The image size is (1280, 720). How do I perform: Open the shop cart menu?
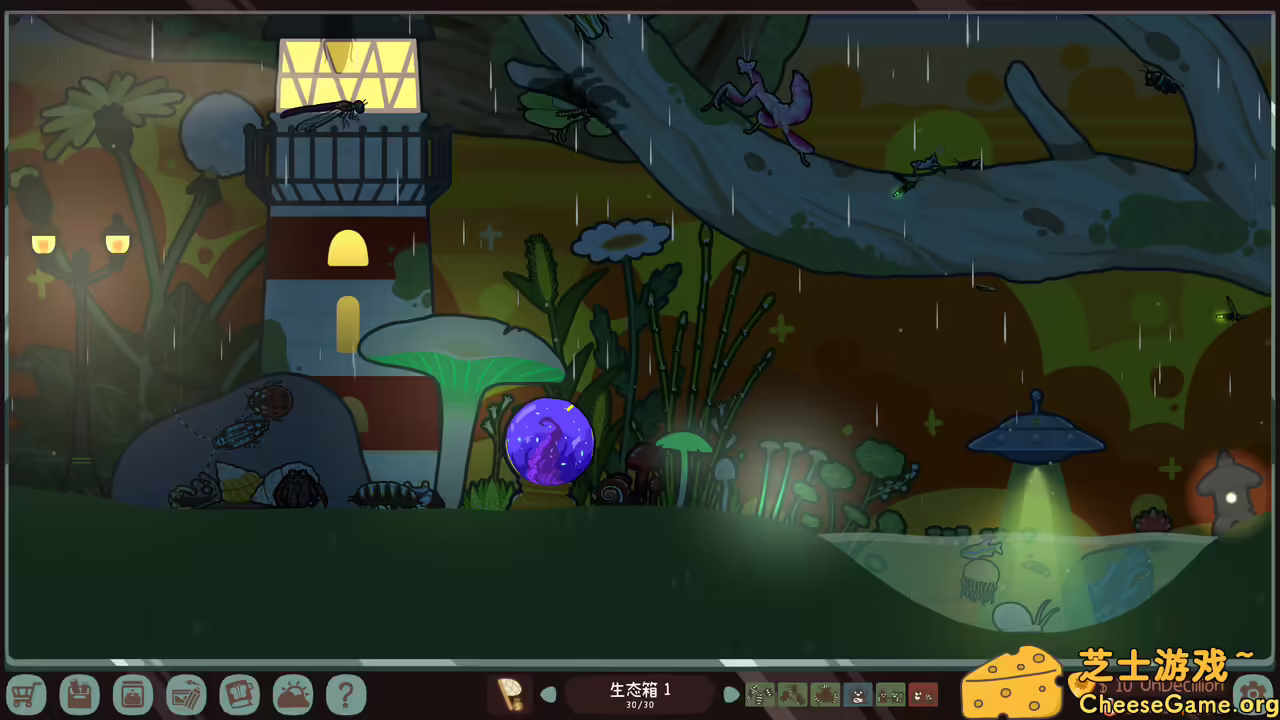tap(27, 694)
